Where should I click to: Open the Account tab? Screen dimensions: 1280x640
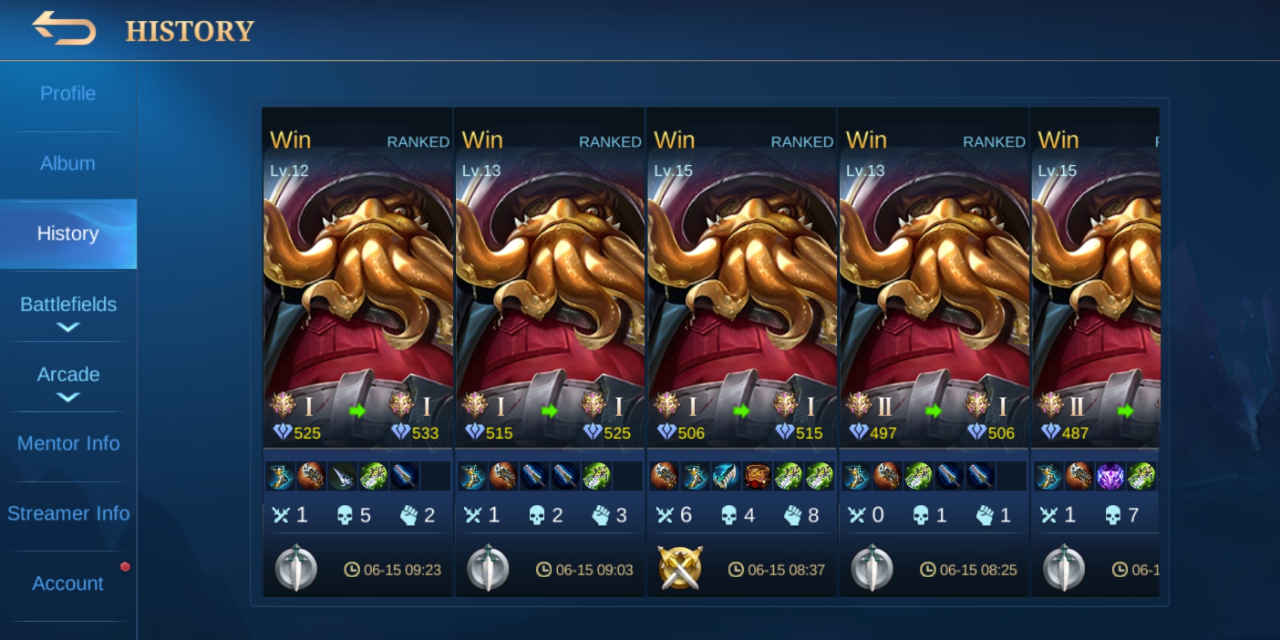68,584
